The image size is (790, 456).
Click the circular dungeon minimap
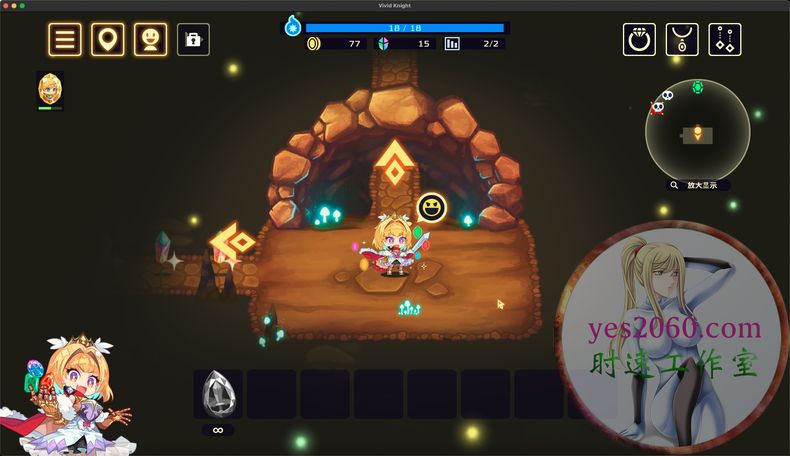point(697,131)
